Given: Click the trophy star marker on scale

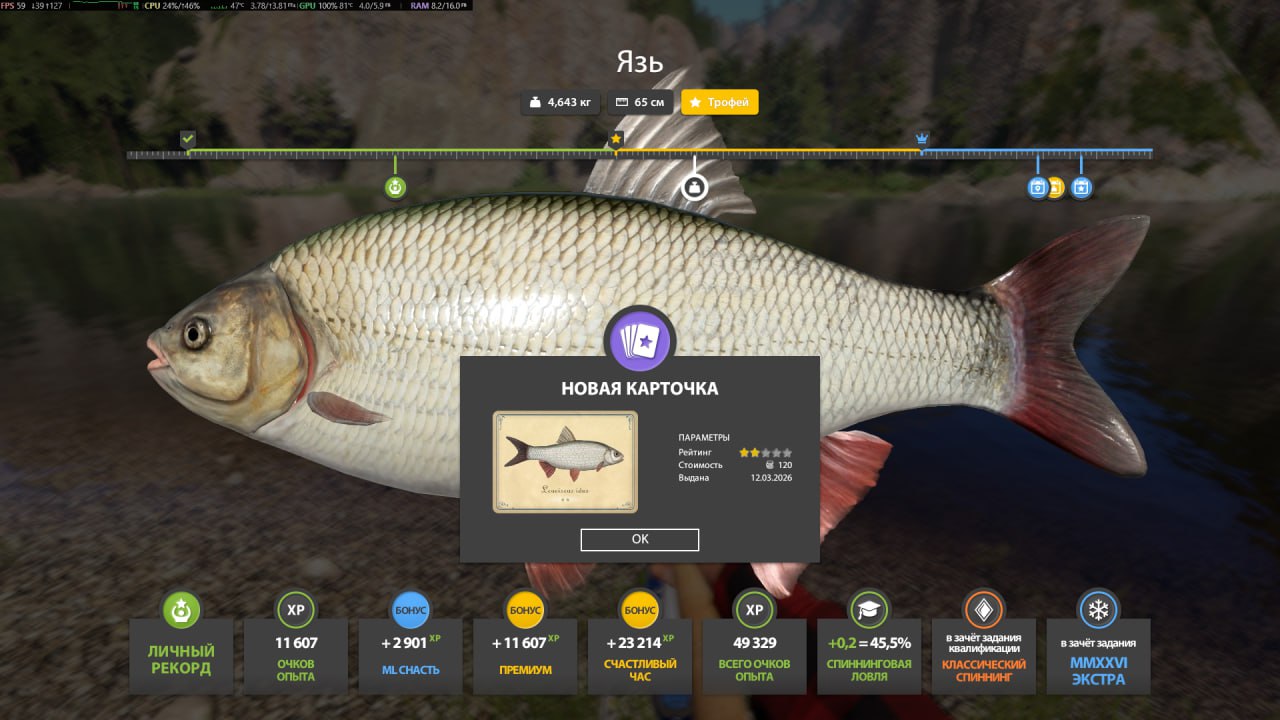Looking at the screenshot, I should coord(616,139).
